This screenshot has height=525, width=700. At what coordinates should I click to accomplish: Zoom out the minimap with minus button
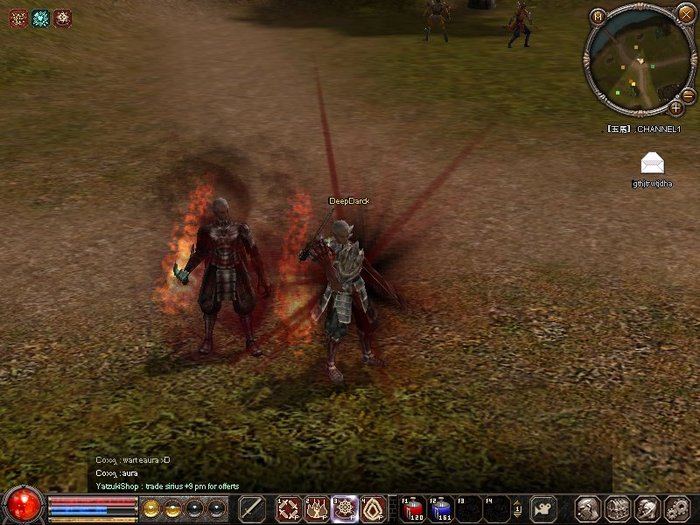[688, 93]
